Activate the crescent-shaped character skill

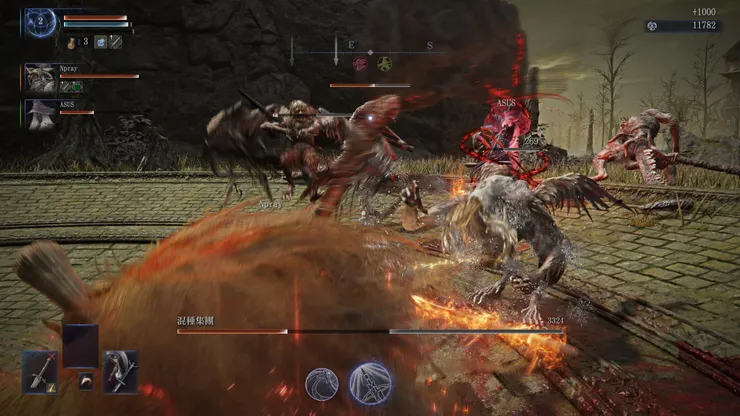click(322, 384)
